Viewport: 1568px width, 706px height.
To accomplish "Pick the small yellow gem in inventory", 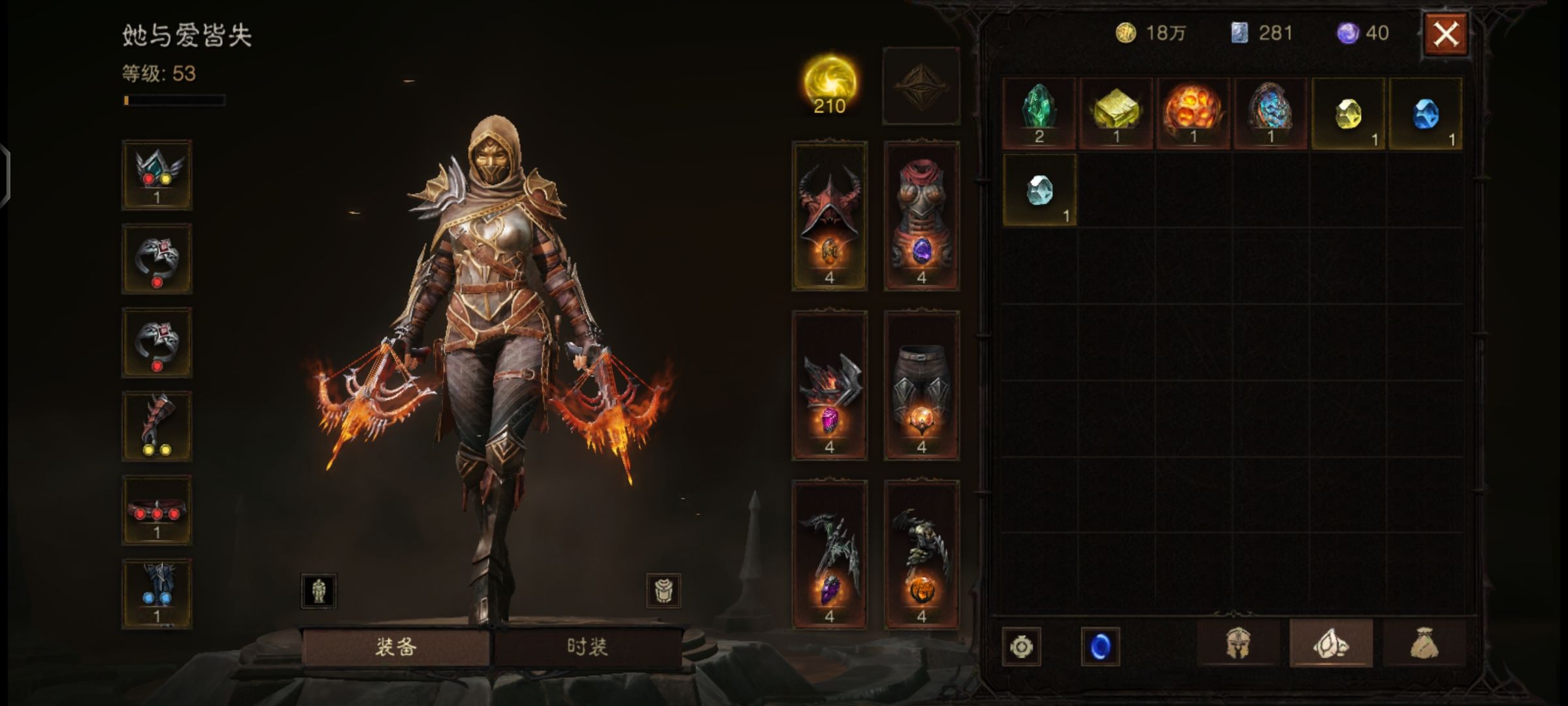I will (x=1348, y=114).
